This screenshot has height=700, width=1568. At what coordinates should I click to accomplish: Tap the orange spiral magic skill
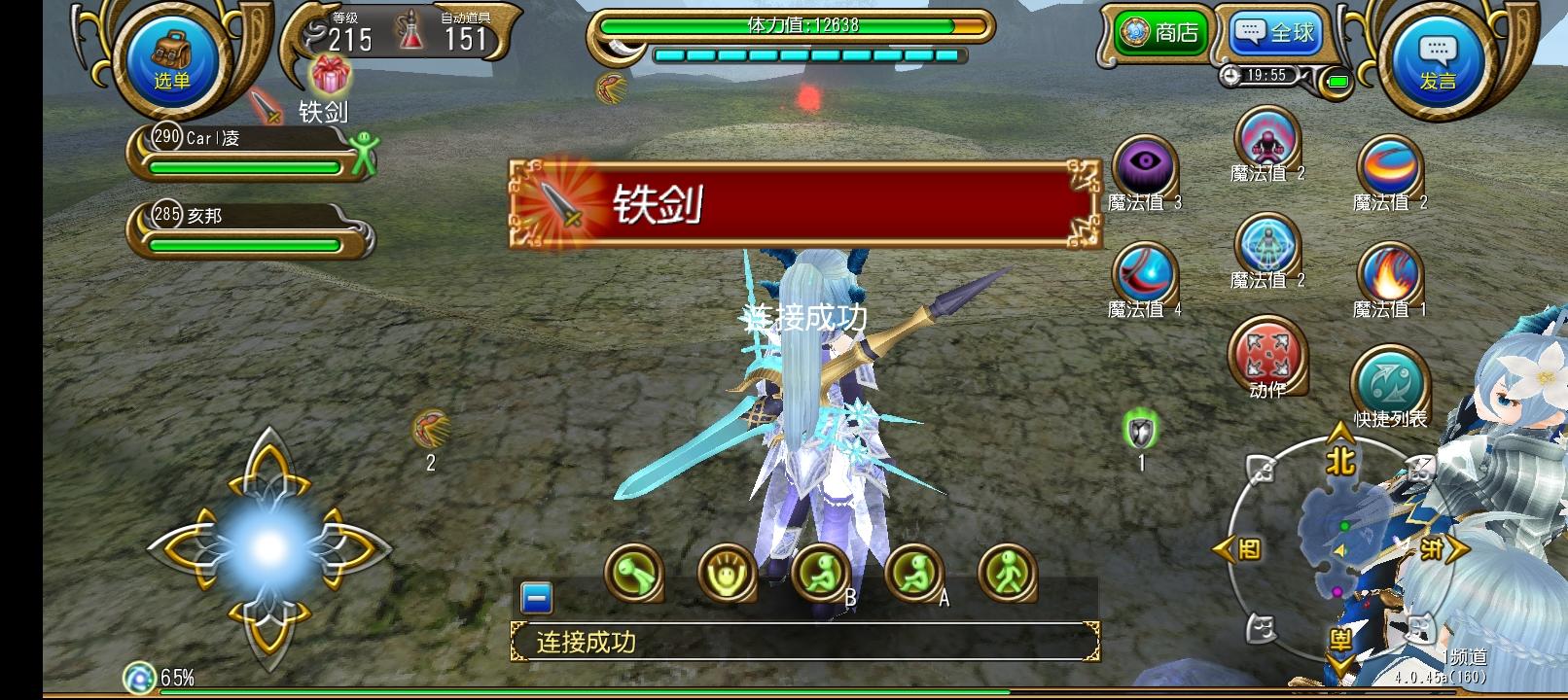pyautogui.click(x=1389, y=164)
